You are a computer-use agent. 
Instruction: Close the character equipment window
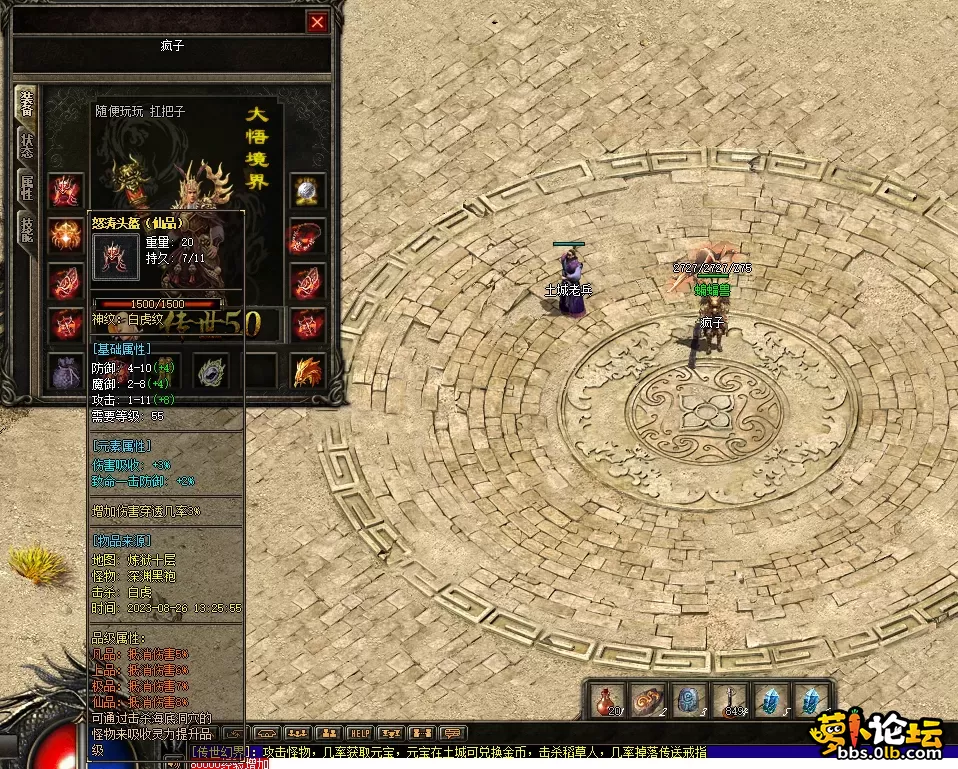(318, 22)
